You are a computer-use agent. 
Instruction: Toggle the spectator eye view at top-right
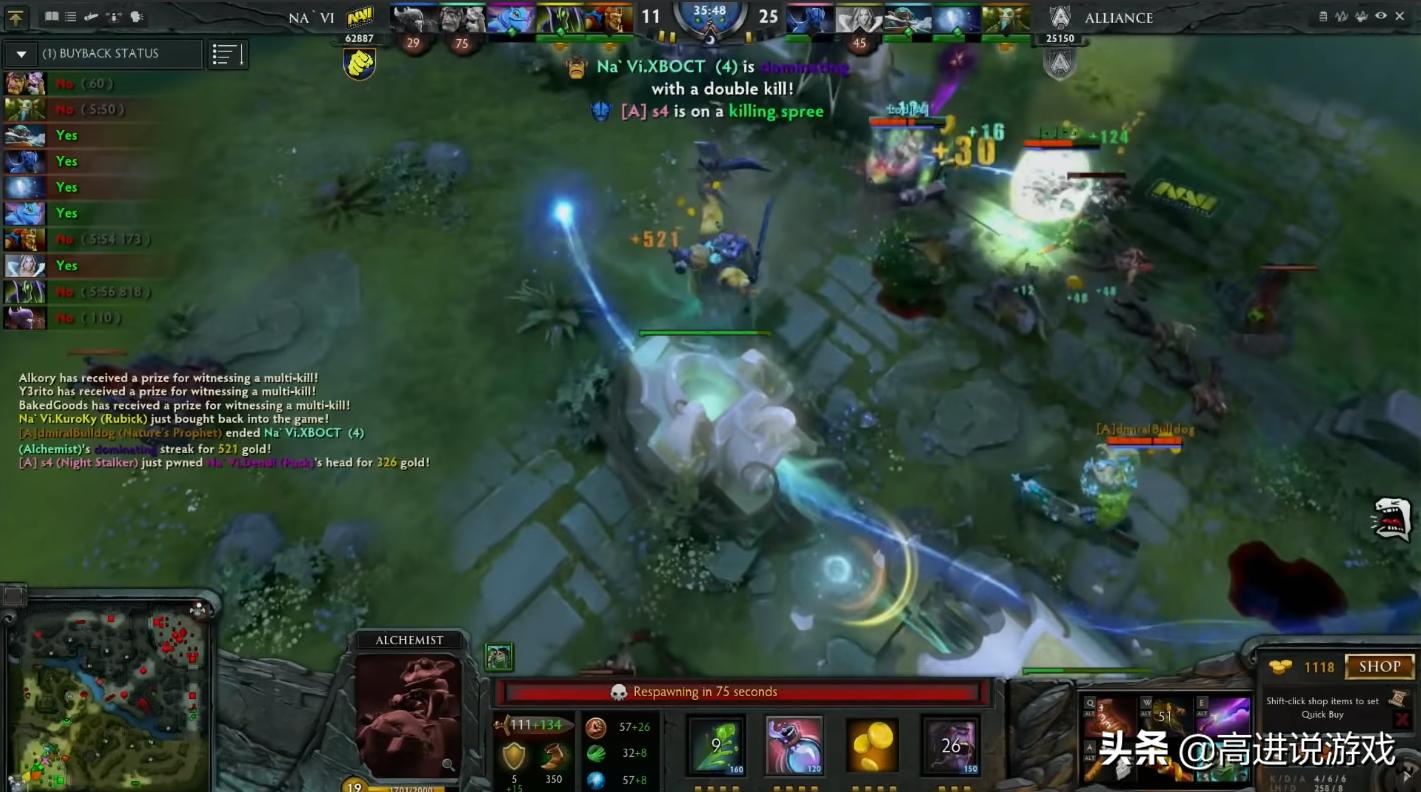point(1381,16)
